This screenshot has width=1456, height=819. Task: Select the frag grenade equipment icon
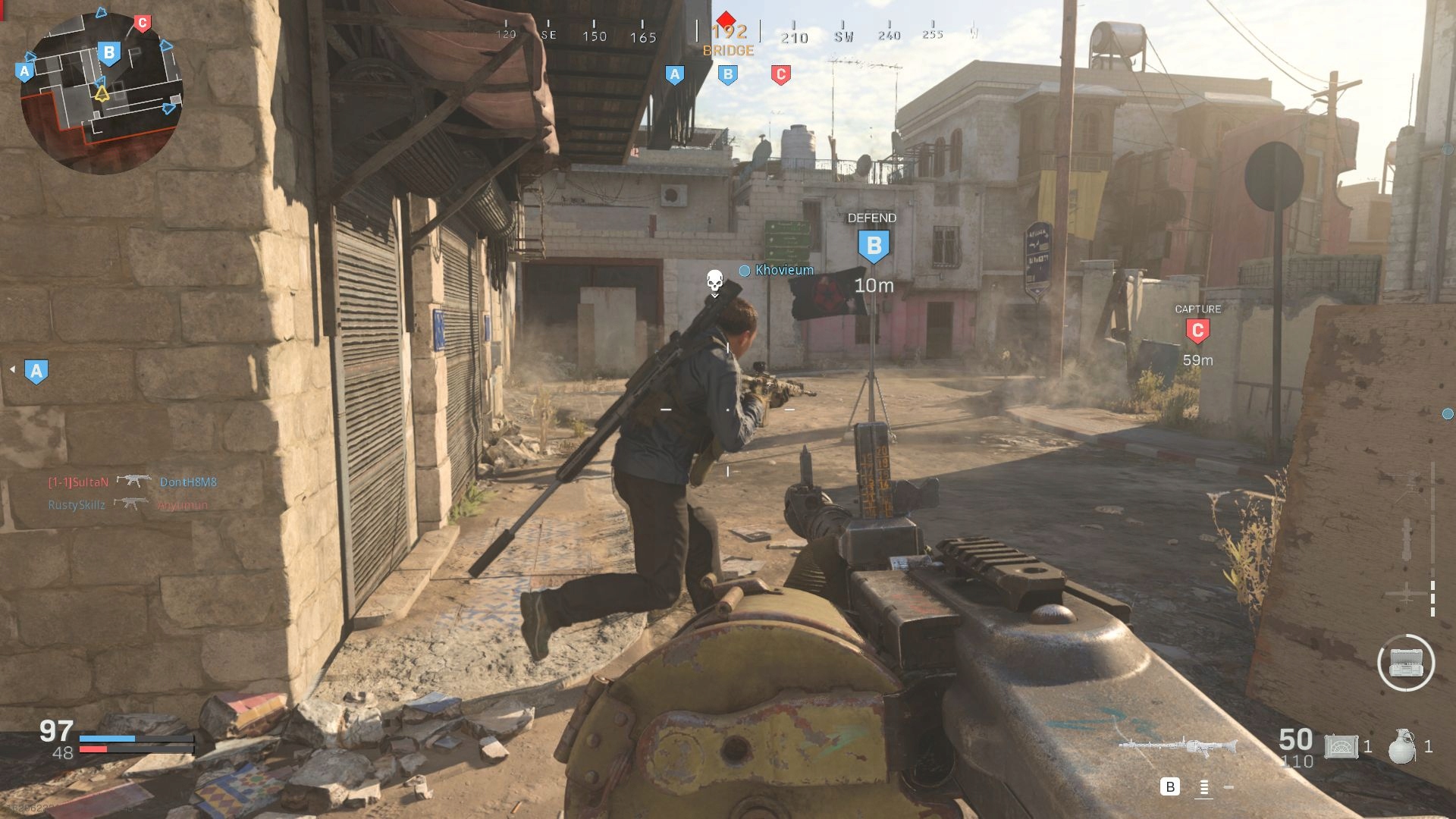click(1401, 746)
